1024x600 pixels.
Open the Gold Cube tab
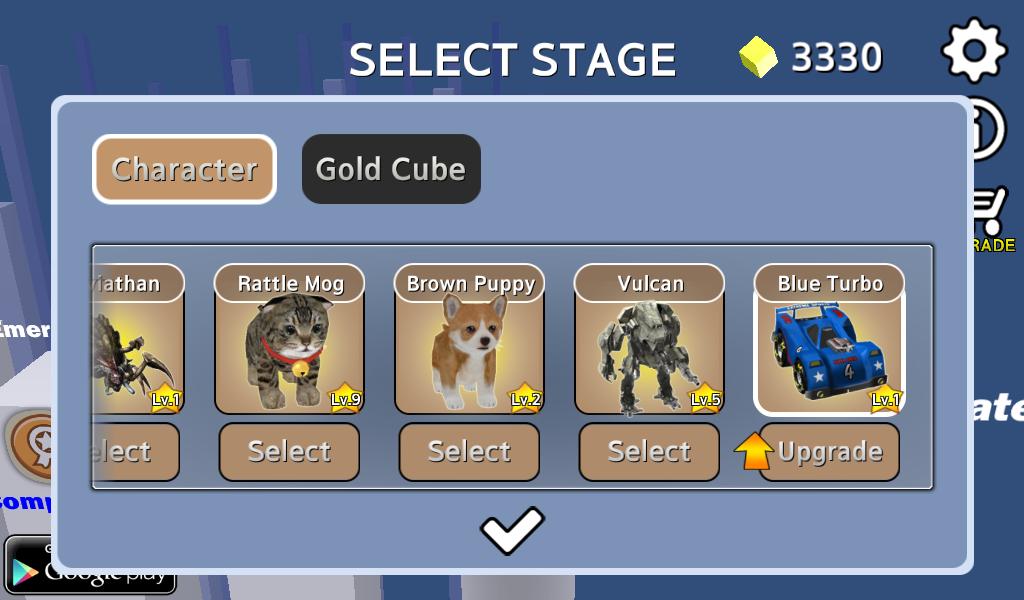click(x=391, y=169)
